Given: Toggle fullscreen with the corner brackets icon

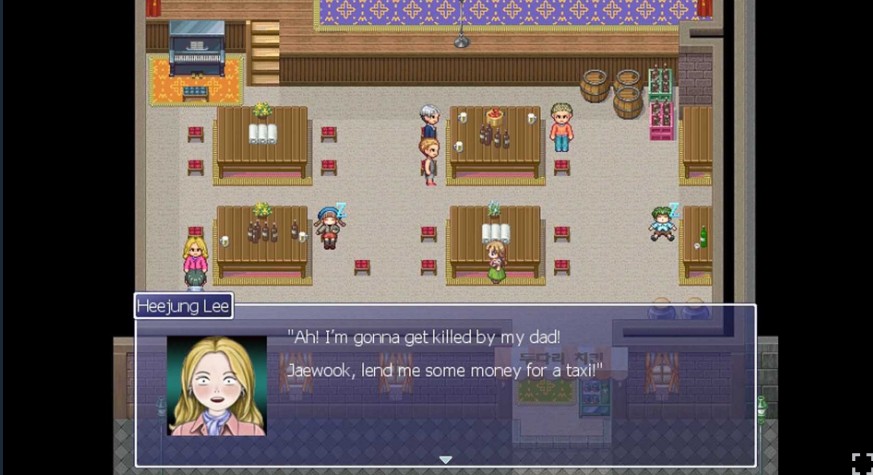Looking at the screenshot, I should [862, 463].
